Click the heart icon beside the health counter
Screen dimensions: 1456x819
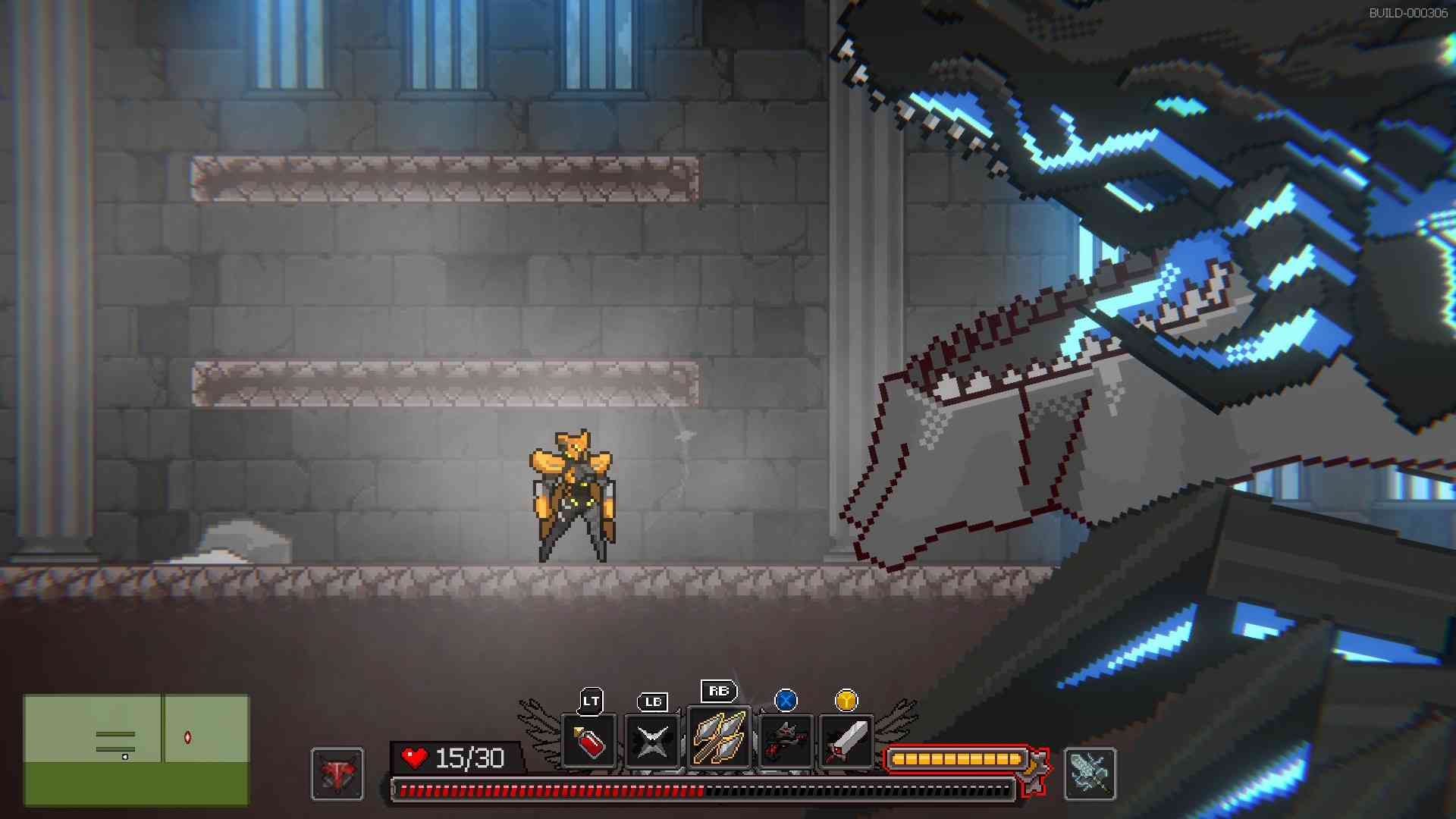point(414,756)
